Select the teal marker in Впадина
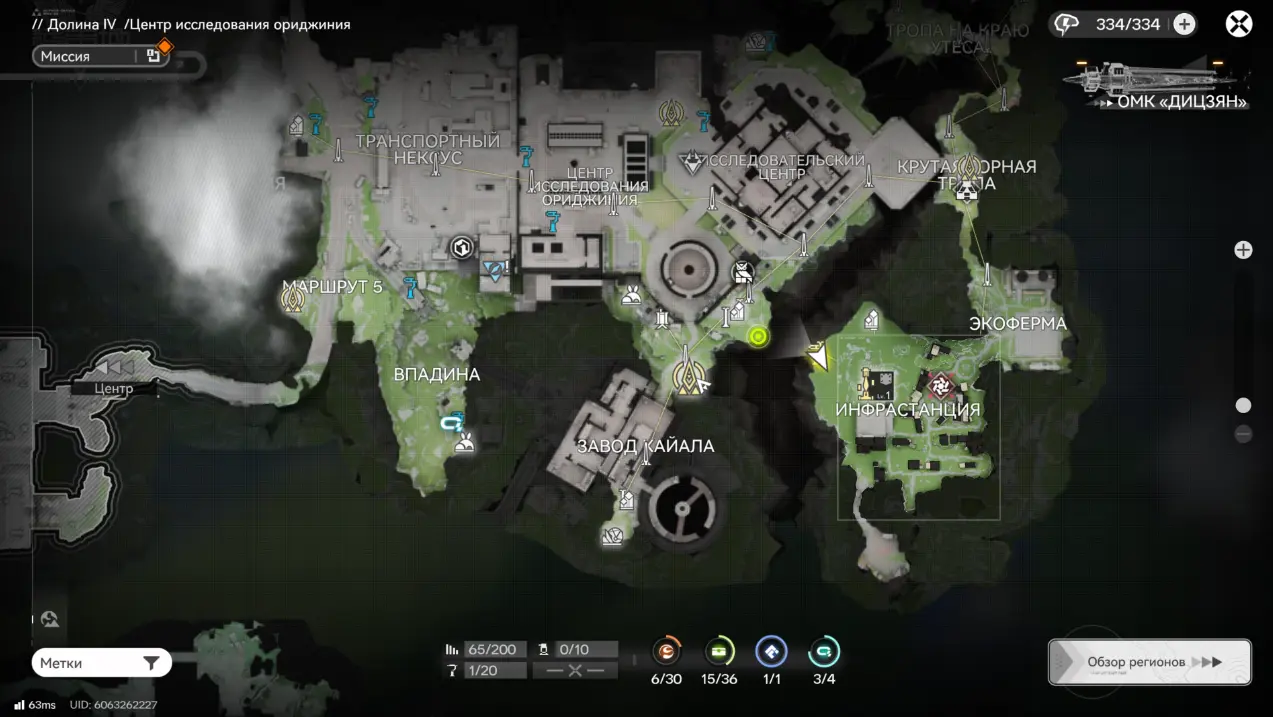 [452, 423]
